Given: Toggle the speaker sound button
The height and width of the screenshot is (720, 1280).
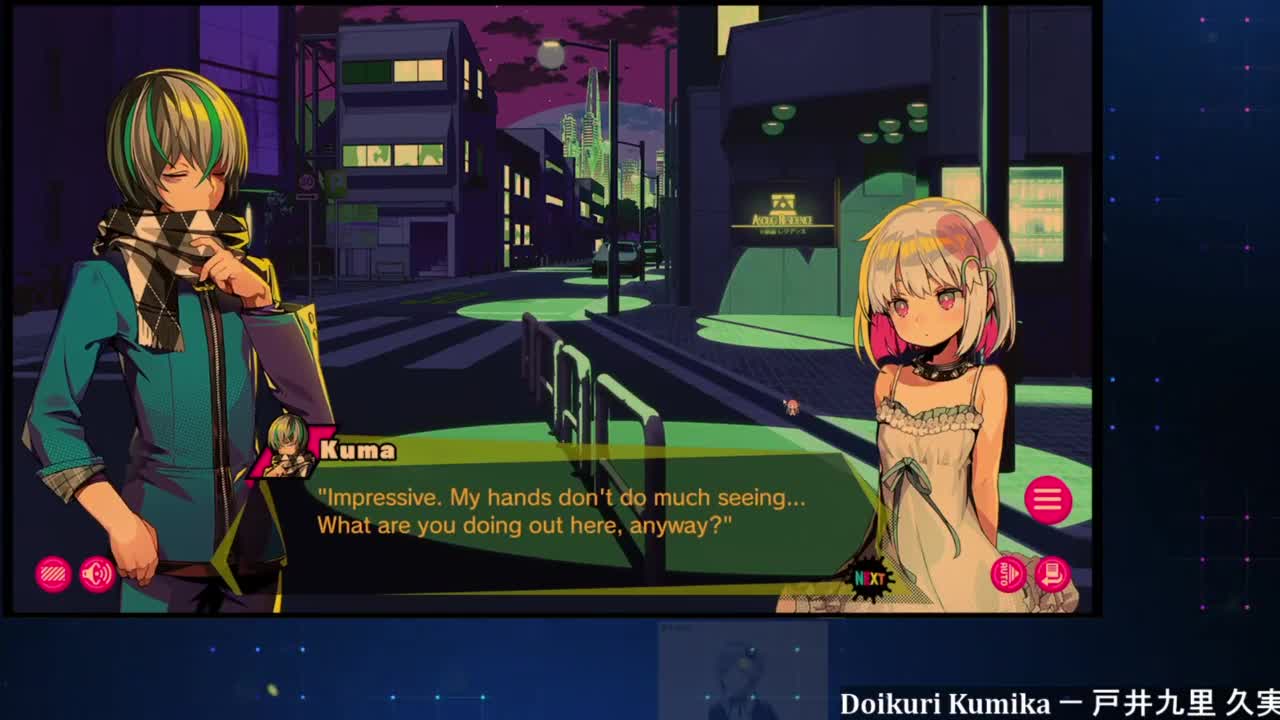Looking at the screenshot, I should [97, 574].
